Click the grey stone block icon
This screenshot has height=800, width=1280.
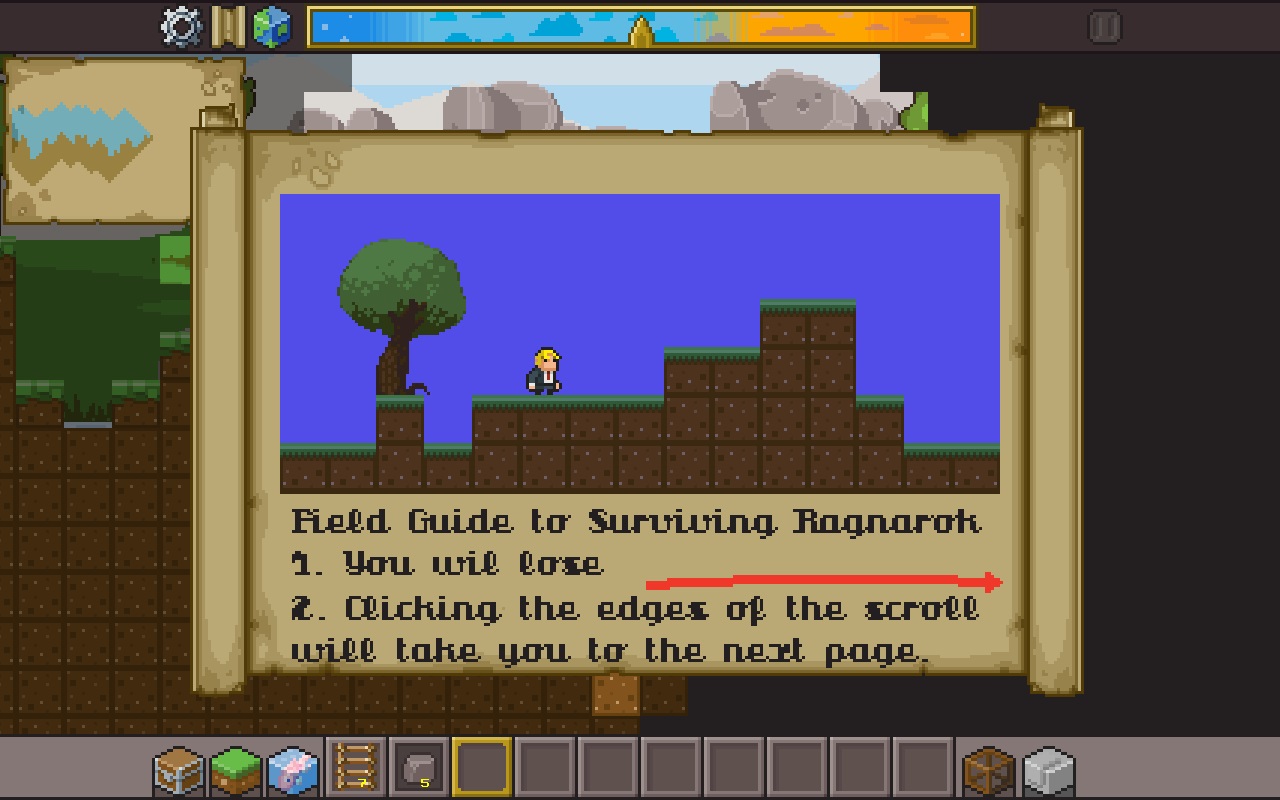click(x=1048, y=770)
